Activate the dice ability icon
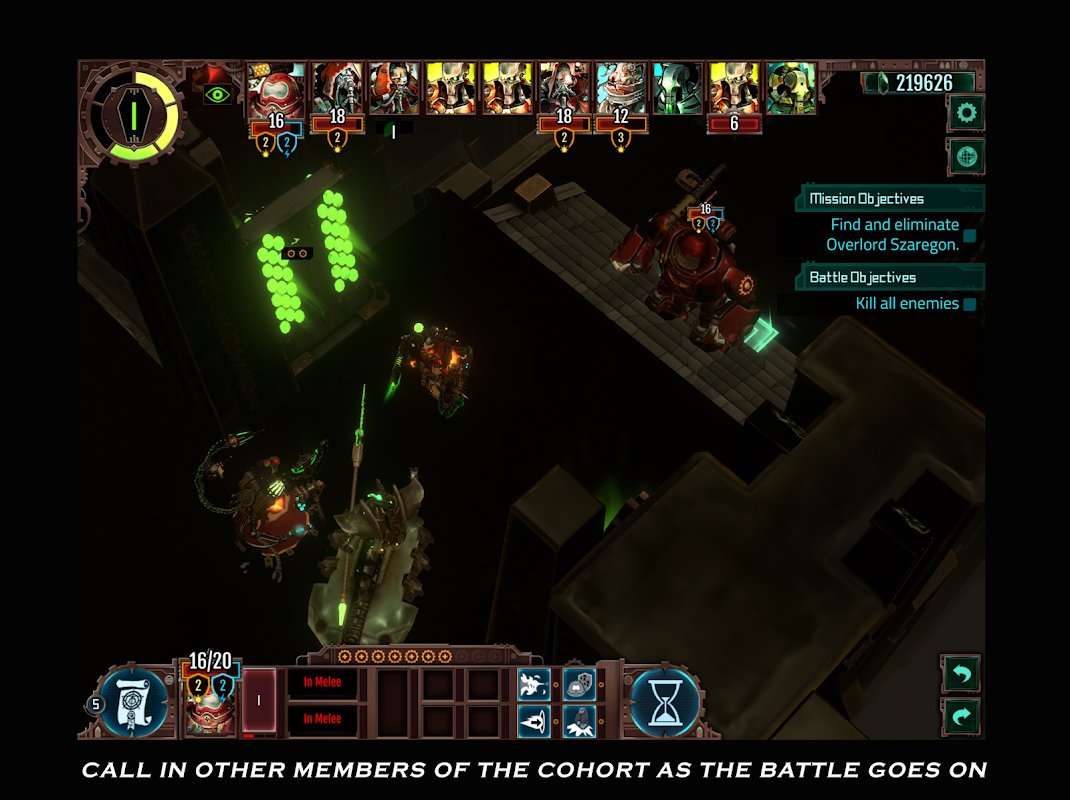Viewport: 1070px width, 800px height. pyautogui.click(x=579, y=683)
